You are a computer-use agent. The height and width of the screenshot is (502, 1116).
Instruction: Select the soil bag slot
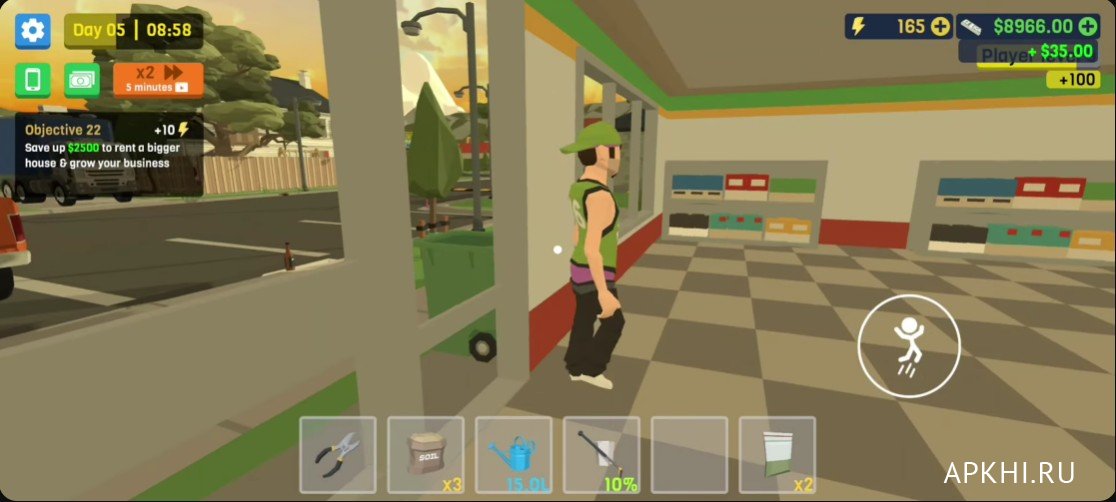point(426,455)
